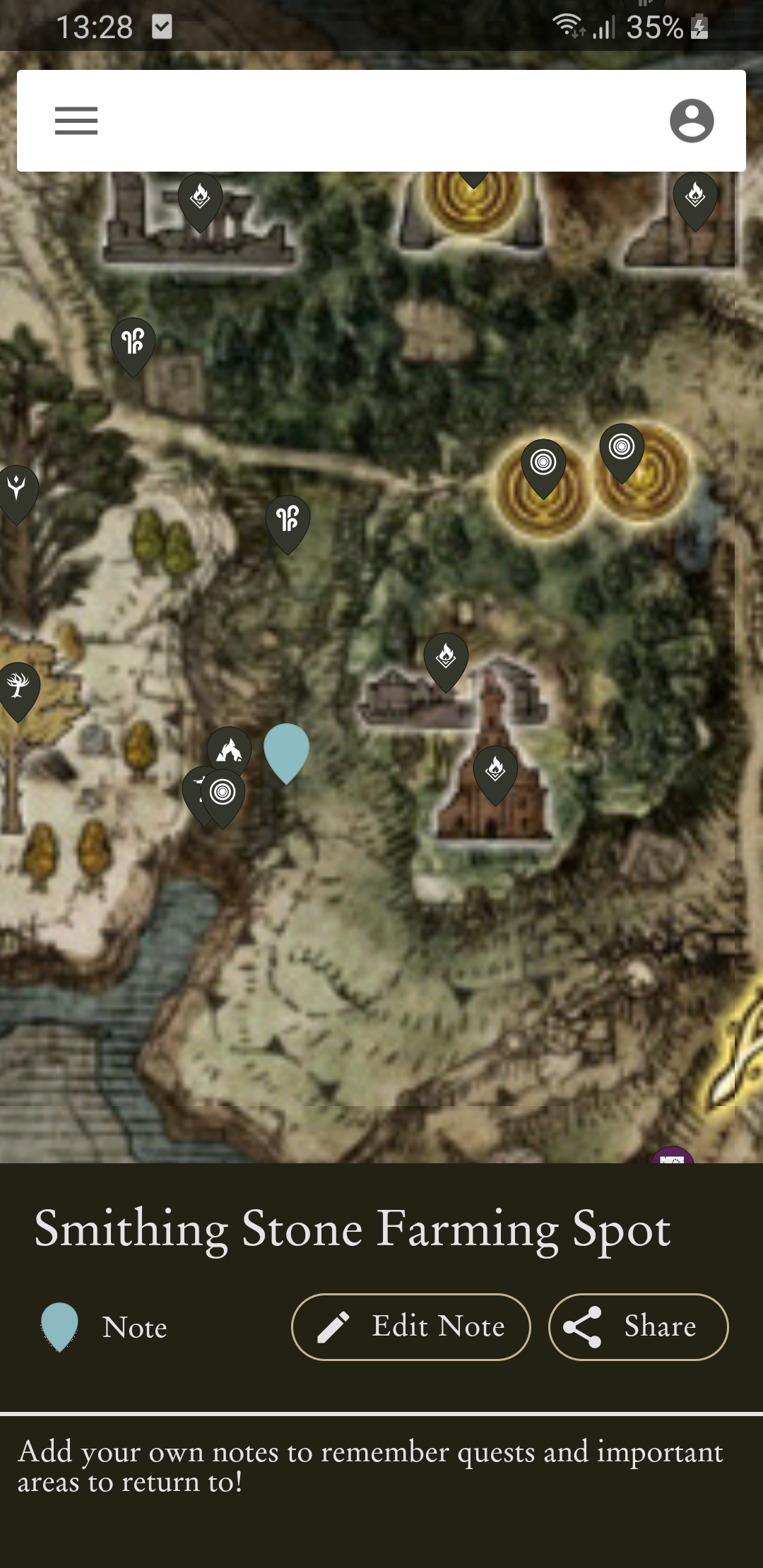The height and width of the screenshot is (1568, 763).
Task: Open the user profile icon
Action: [691, 121]
